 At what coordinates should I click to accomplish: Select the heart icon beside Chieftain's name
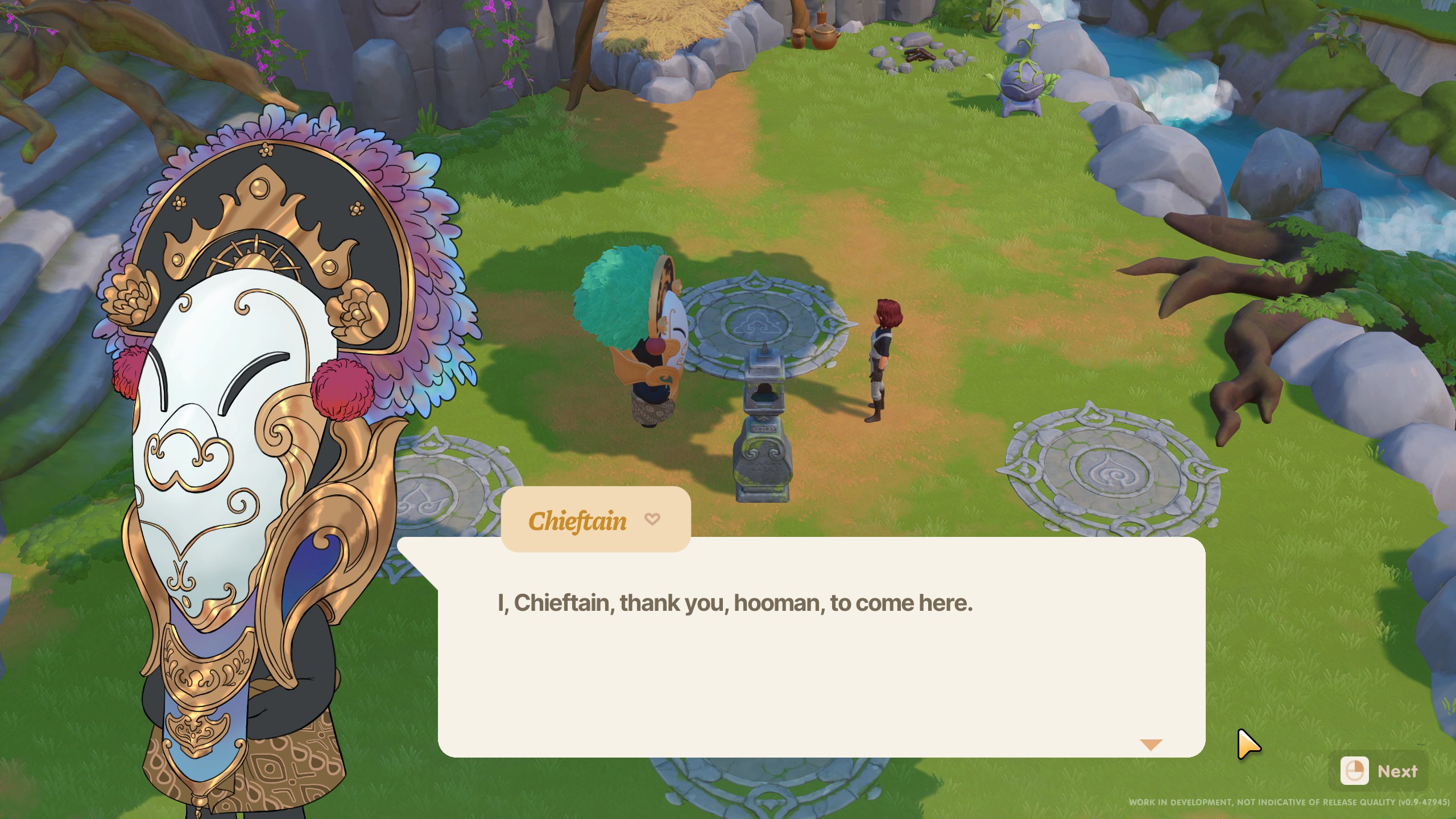tap(652, 519)
